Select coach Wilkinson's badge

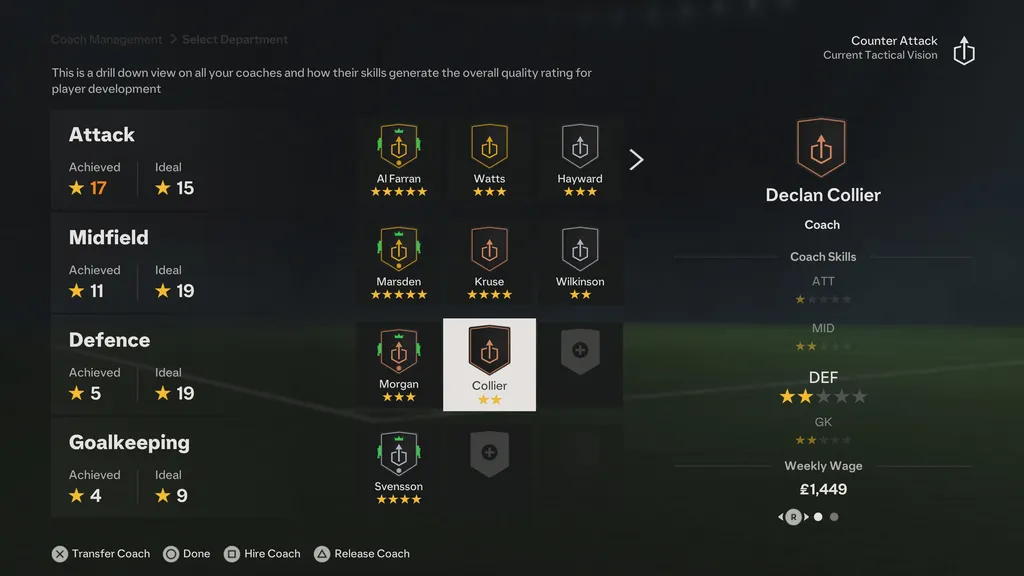(x=580, y=262)
